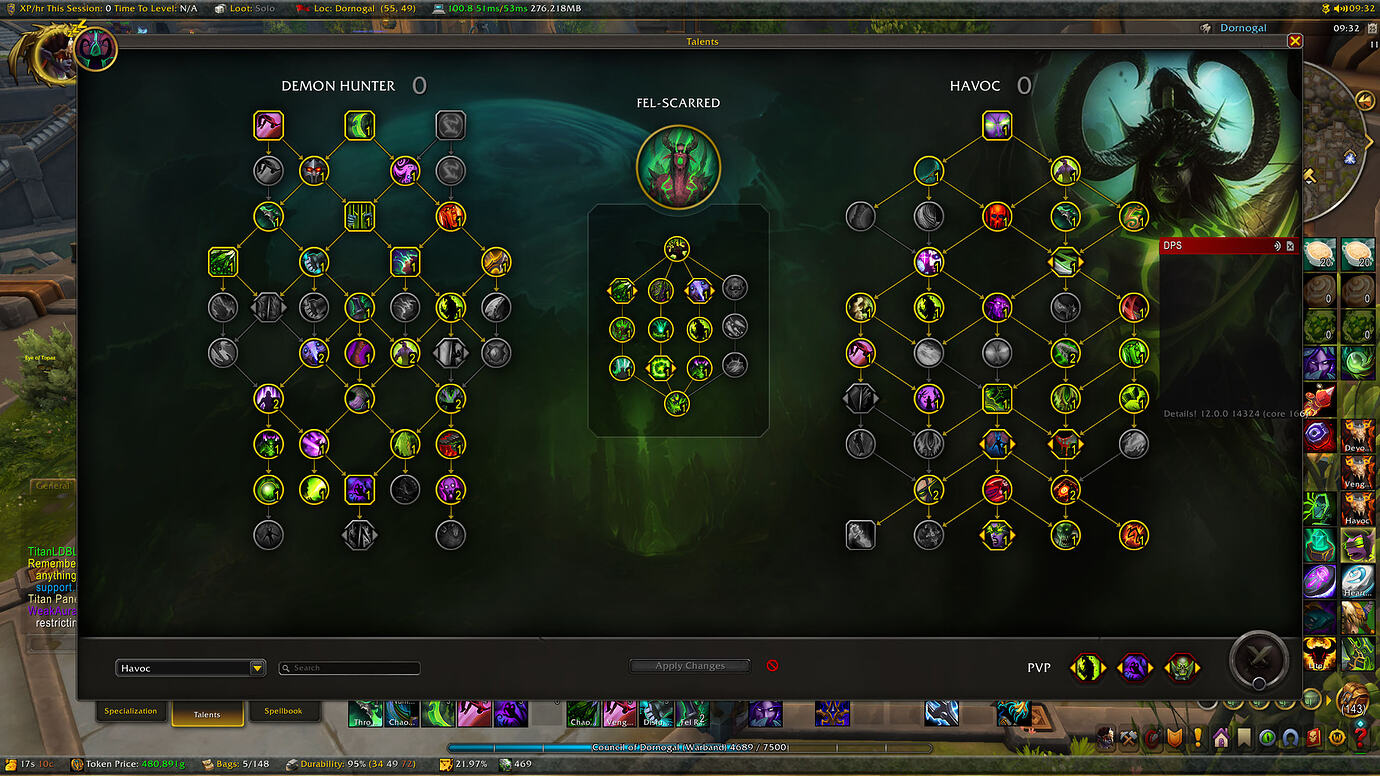Click the talent Search input field

[349, 667]
